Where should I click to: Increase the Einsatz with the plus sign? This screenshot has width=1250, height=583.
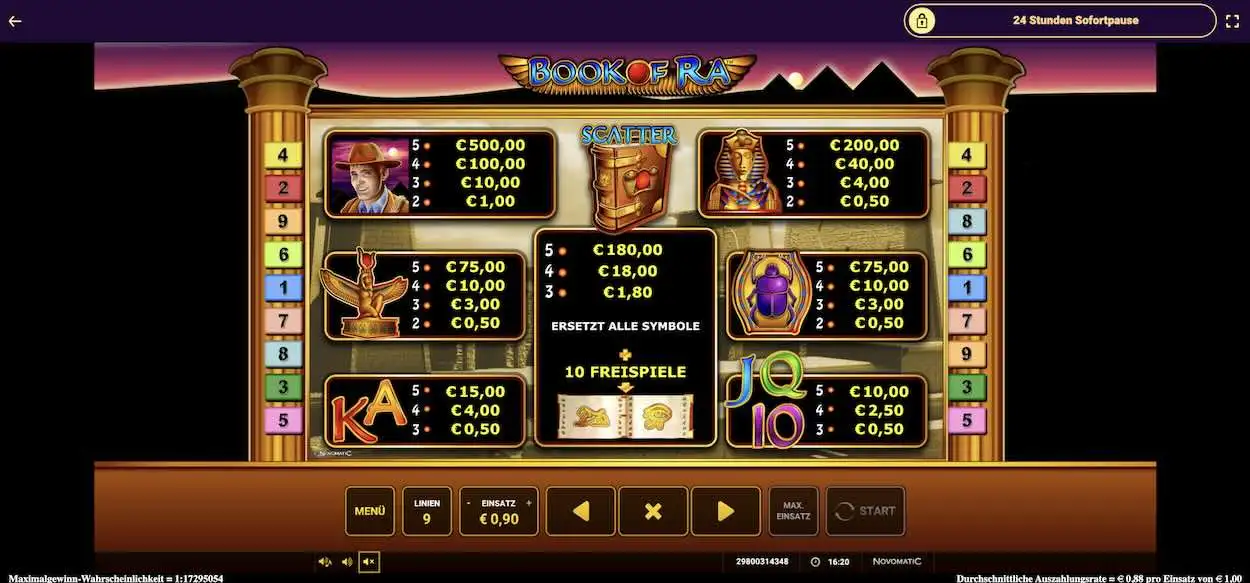click(x=529, y=502)
